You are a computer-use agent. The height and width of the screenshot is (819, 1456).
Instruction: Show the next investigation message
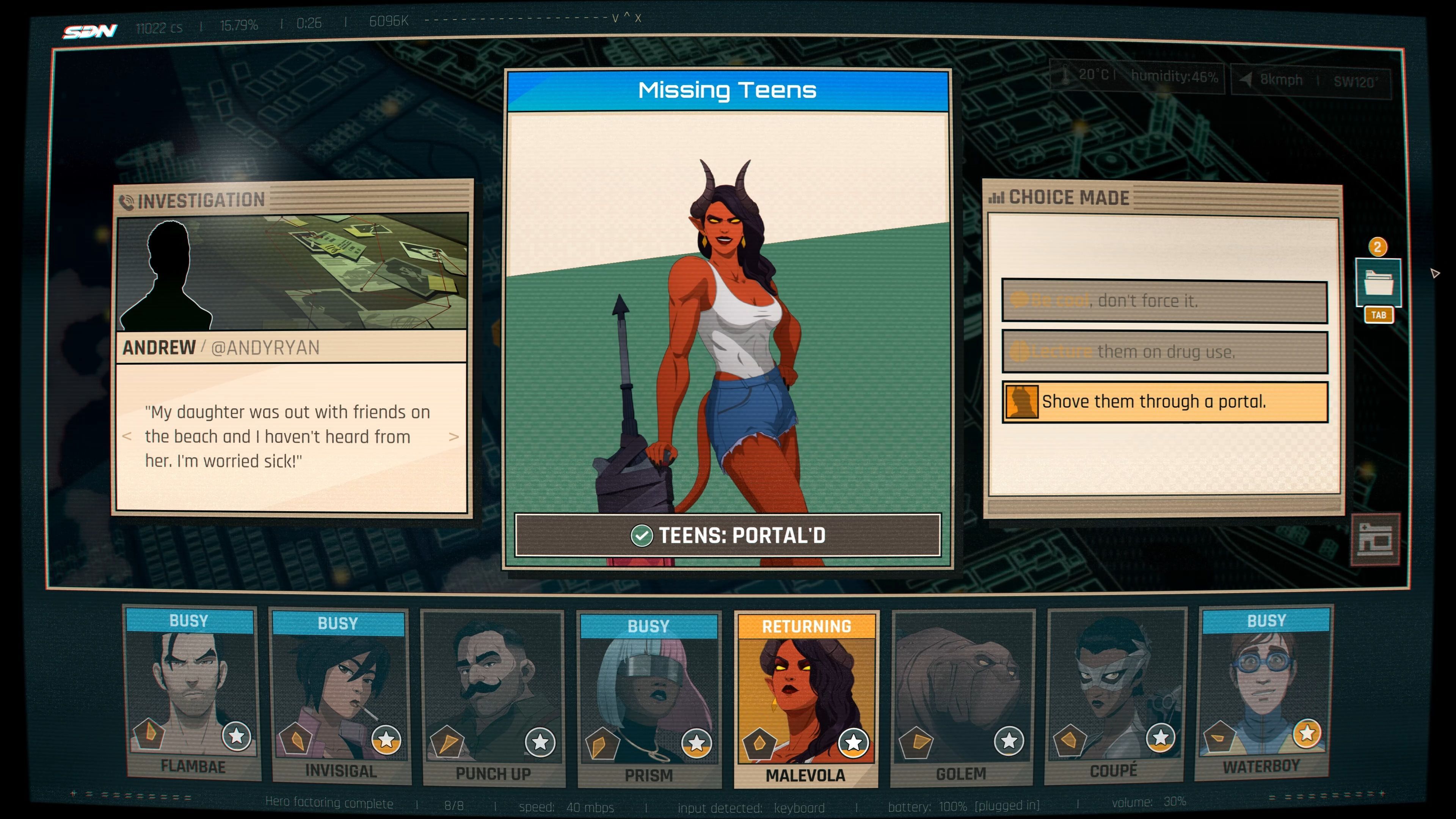pyautogui.click(x=453, y=436)
